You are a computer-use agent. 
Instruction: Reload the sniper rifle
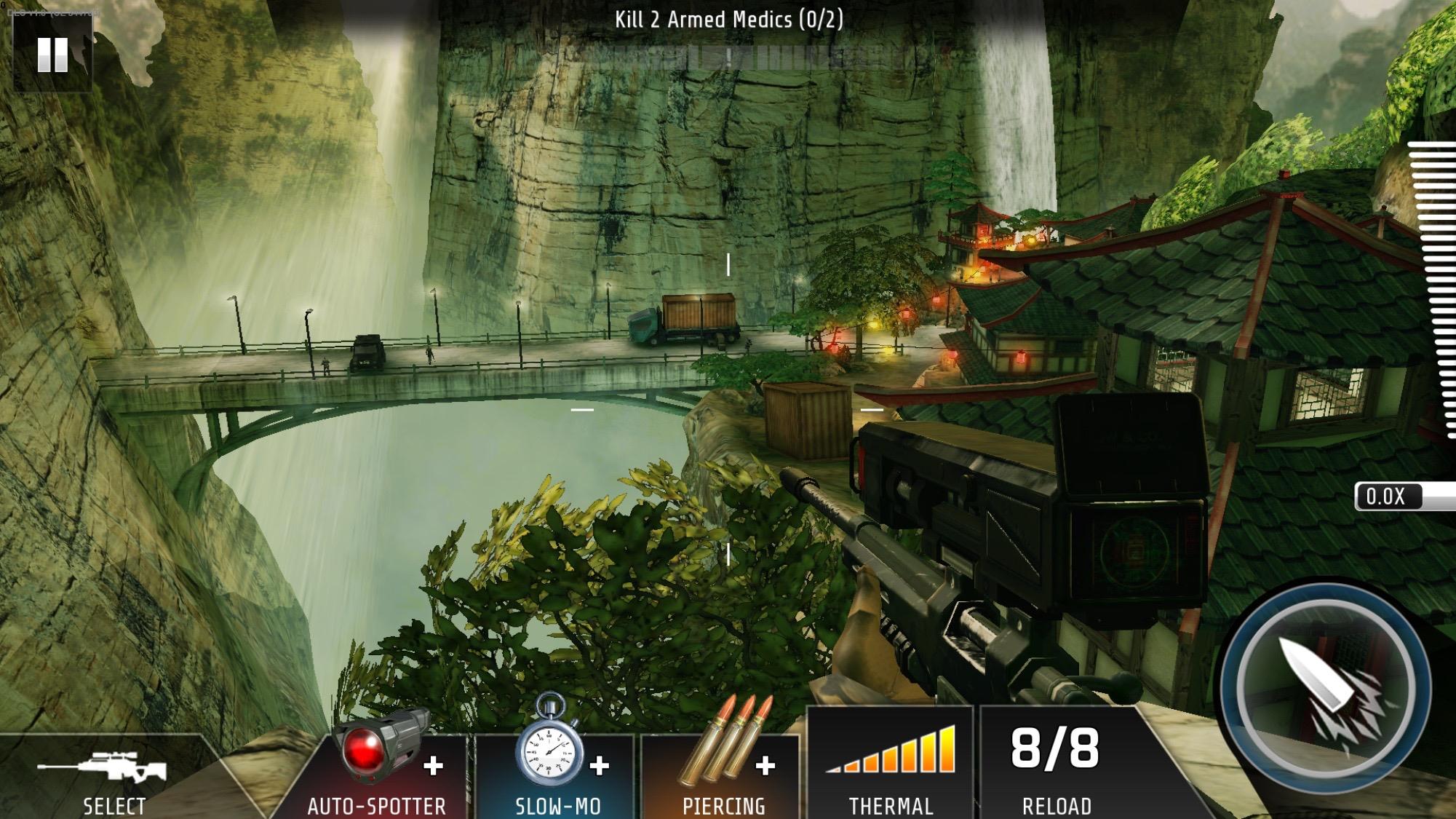(x=1056, y=764)
